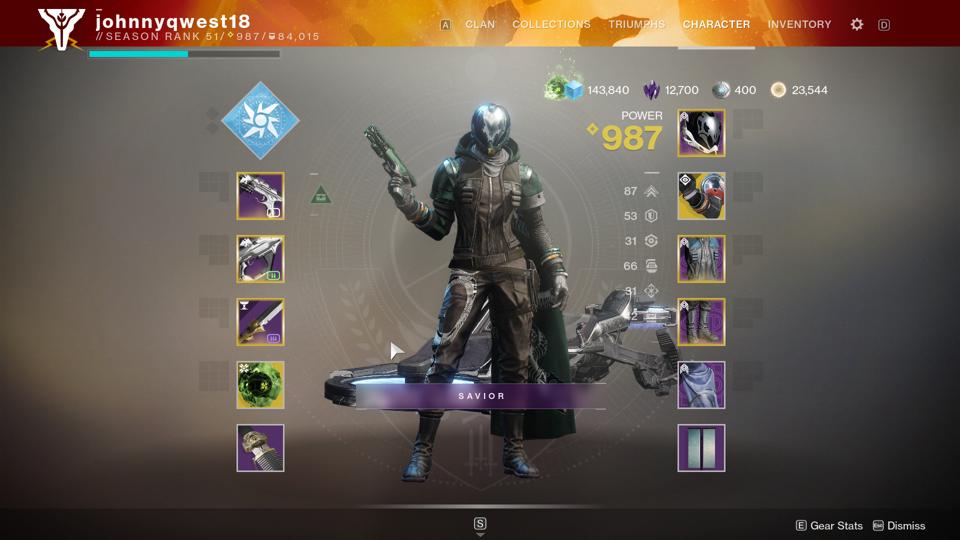The width and height of the screenshot is (960, 540).
Task: Go to the Triumphs tab
Action: pyautogui.click(x=636, y=24)
